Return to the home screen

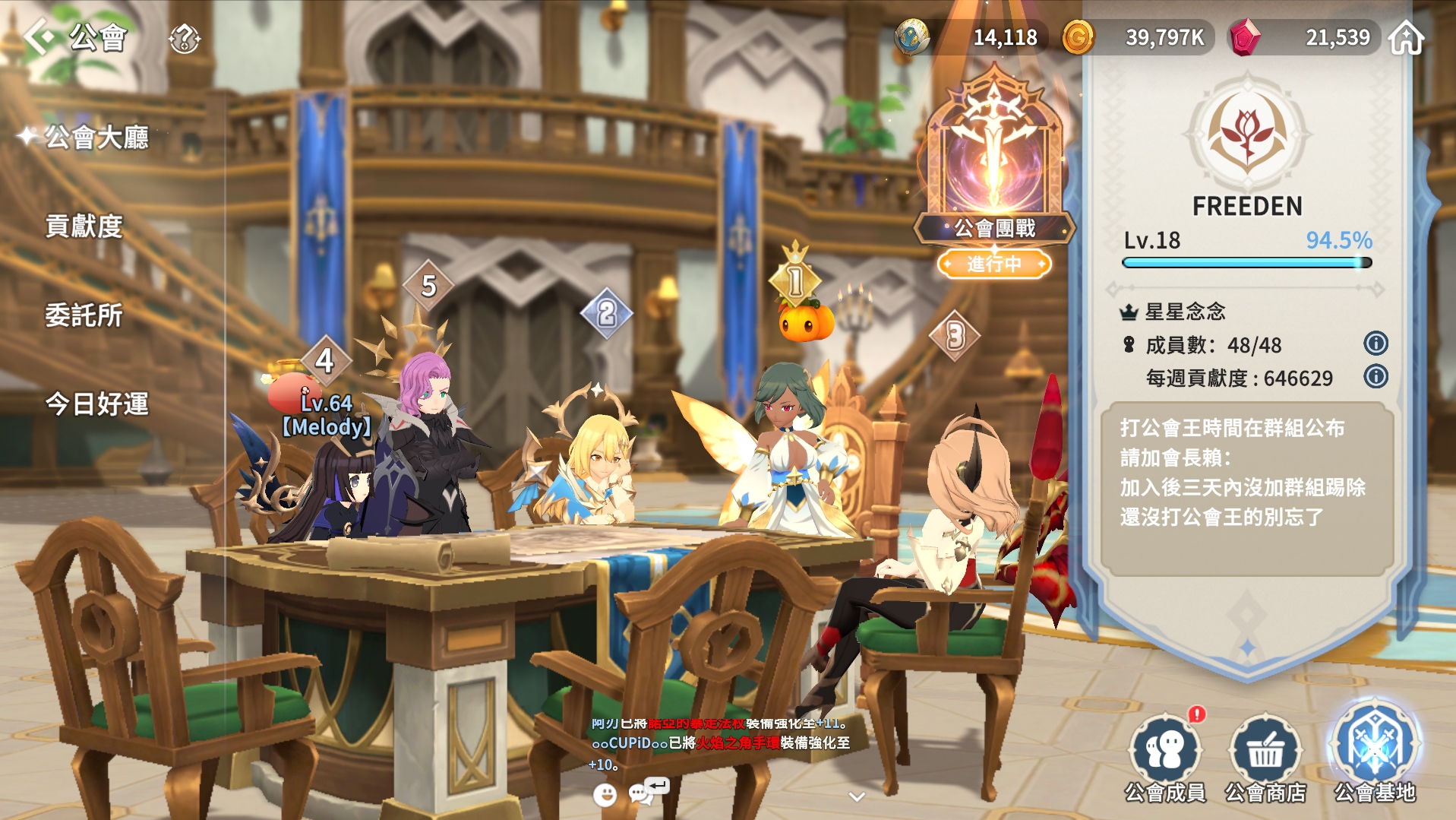(x=1406, y=37)
